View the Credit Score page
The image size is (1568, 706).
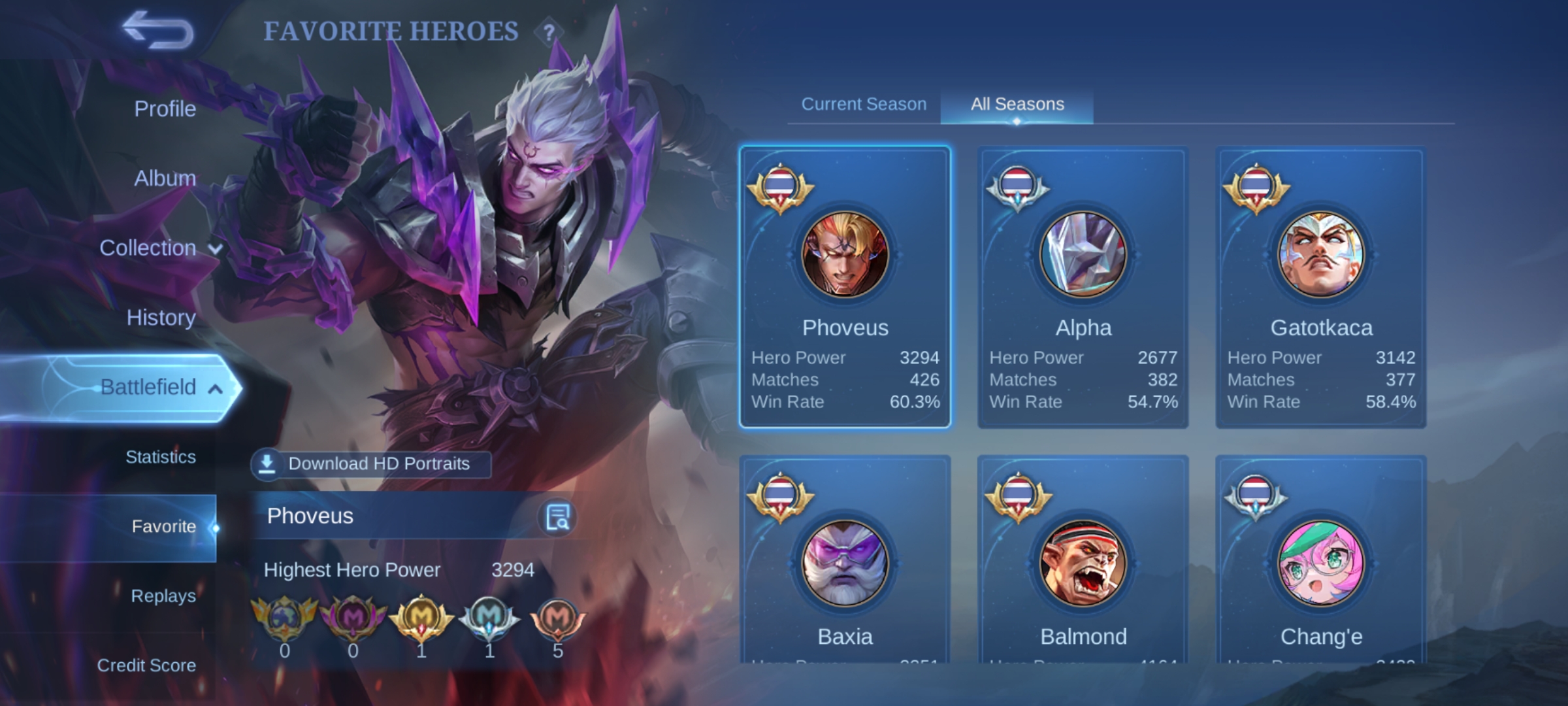click(146, 665)
